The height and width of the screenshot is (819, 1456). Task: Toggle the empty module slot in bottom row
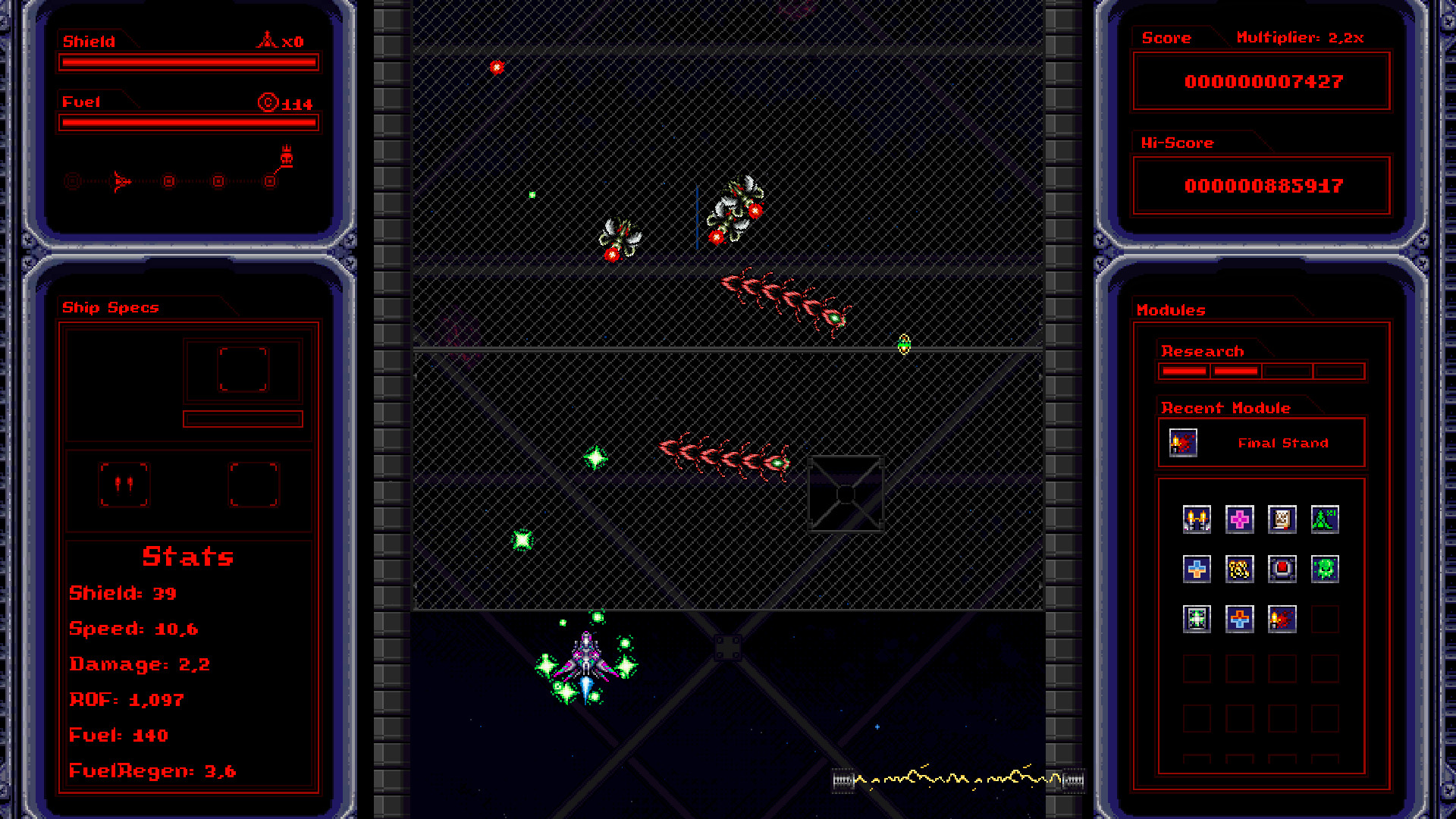click(x=1325, y=619)
